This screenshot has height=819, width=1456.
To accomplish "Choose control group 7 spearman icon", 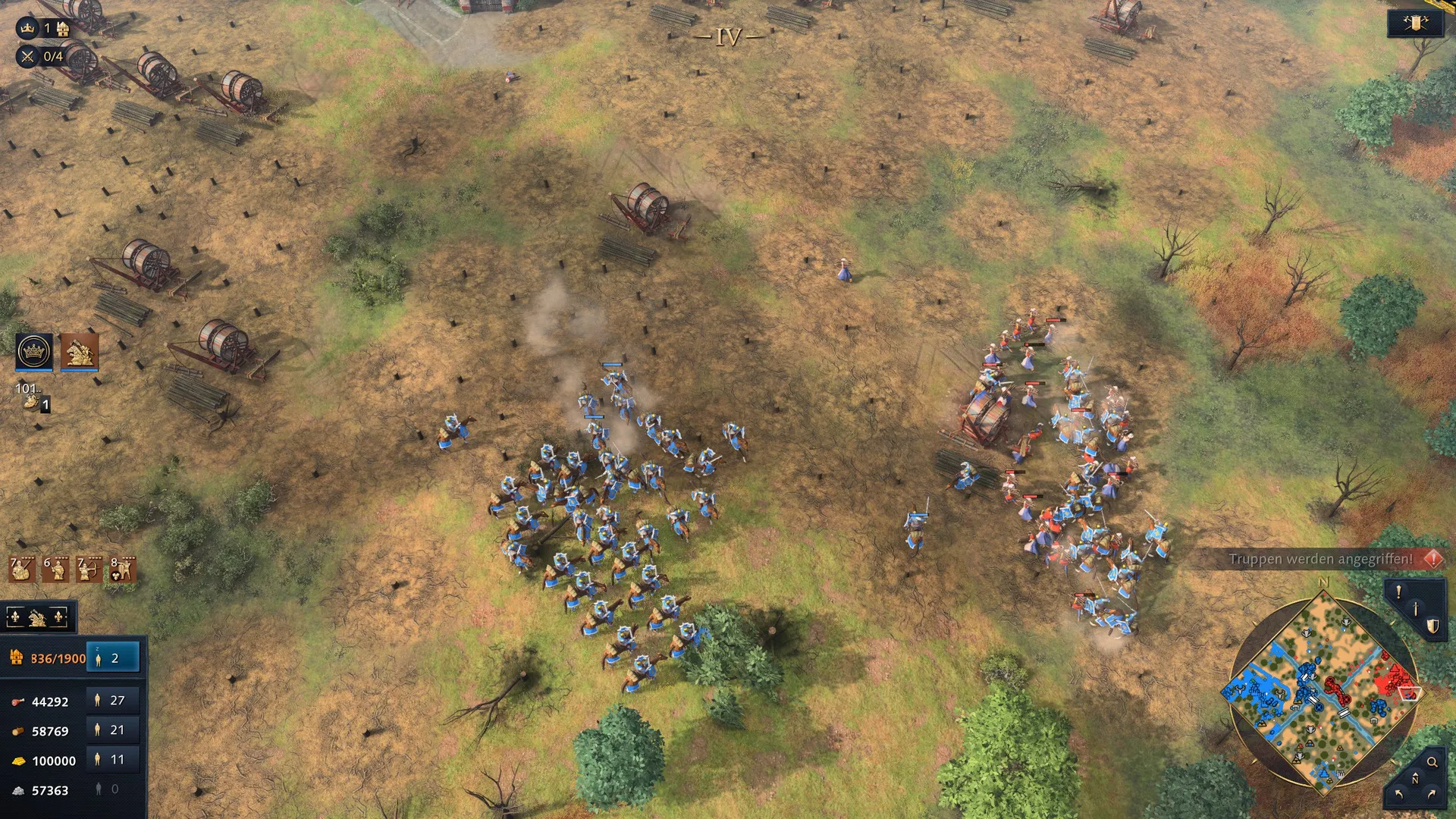I will [21, 569].
